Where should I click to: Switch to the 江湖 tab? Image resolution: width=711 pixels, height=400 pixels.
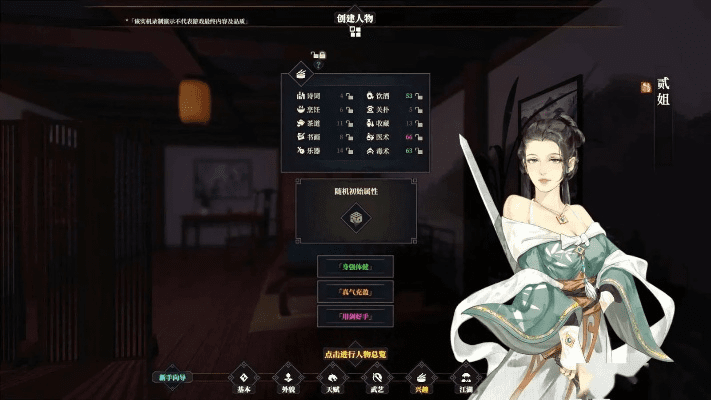coord(464,377)
